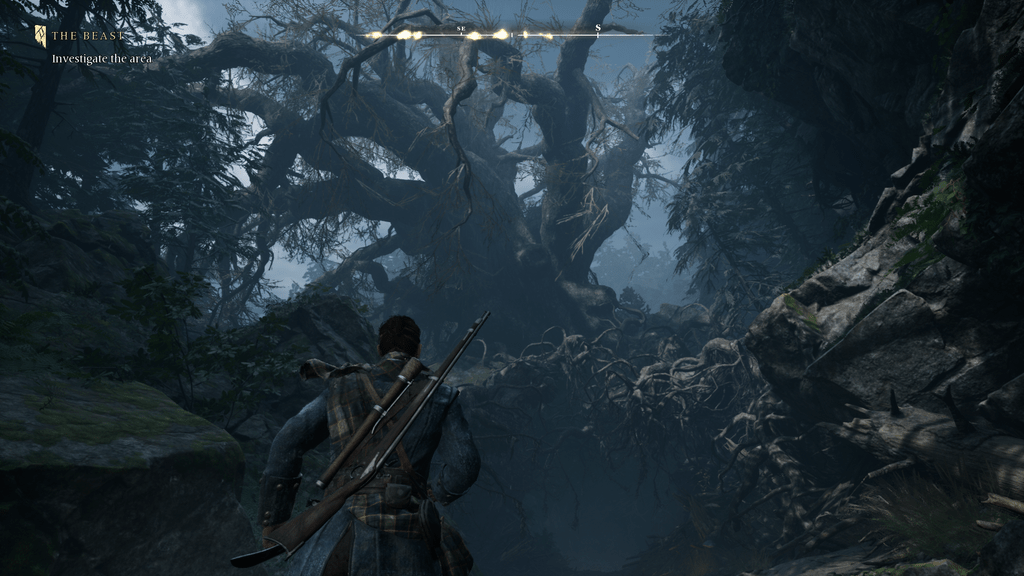This screenshot has height=576, width=1024.
Task: Click the quest icon beside The Beast
Action: pos(40,36)
